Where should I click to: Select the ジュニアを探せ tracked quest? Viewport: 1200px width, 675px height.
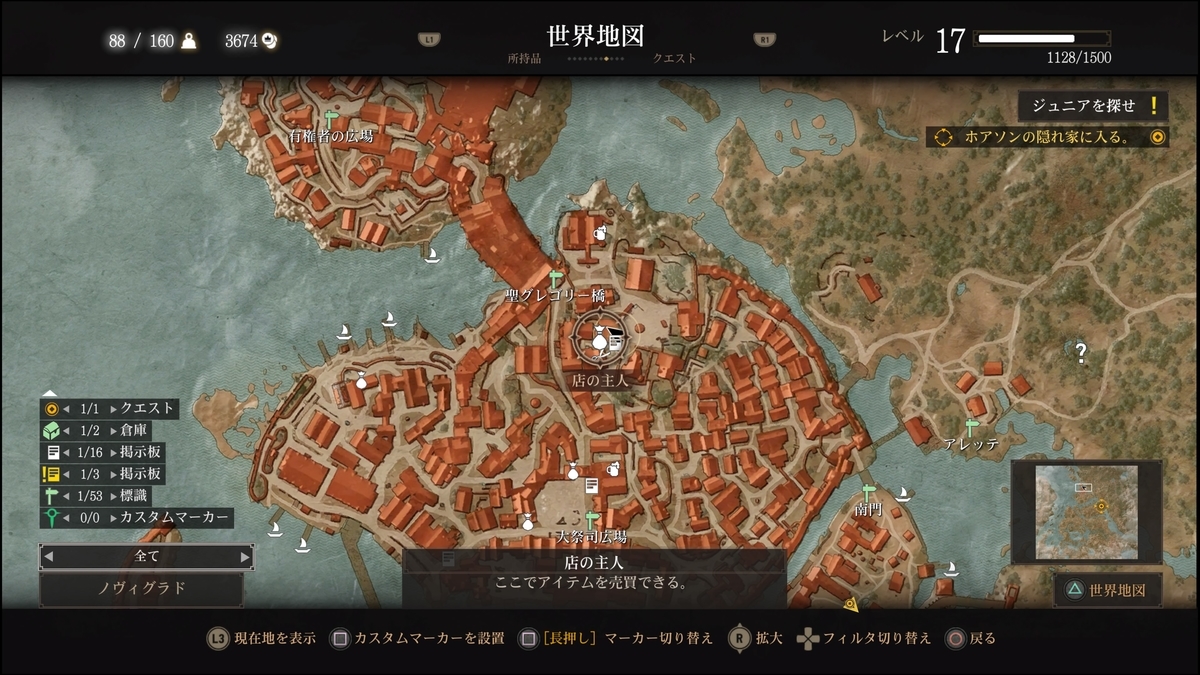click(x=1092, y=106)
